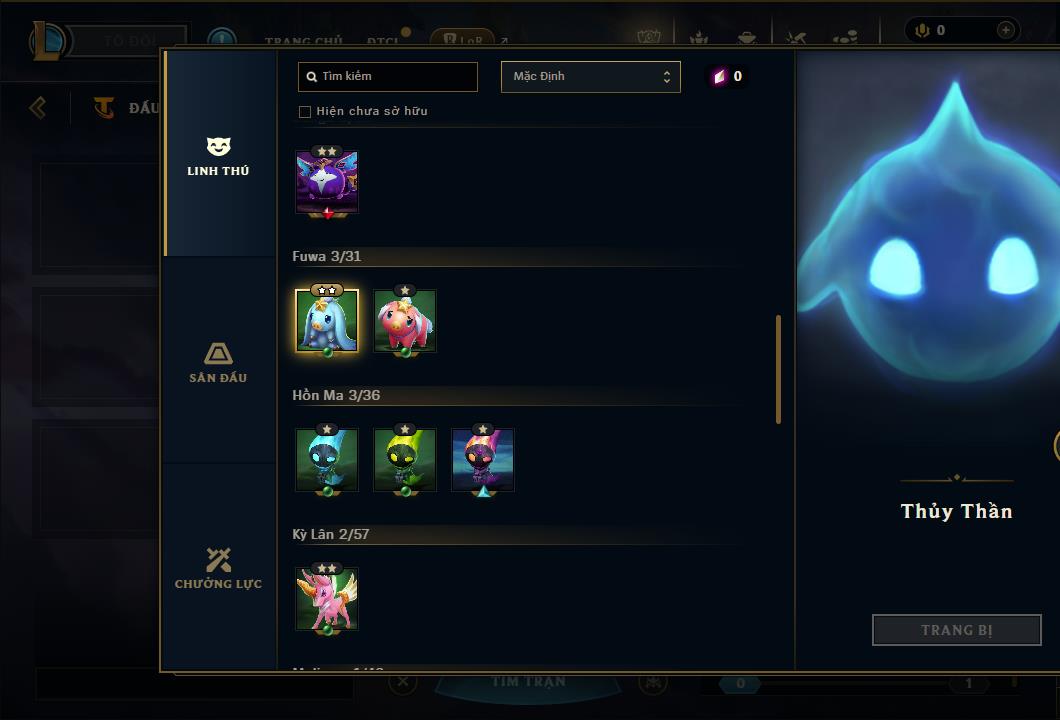Pick the purple-pink Hồn Ma little legend

483,459
